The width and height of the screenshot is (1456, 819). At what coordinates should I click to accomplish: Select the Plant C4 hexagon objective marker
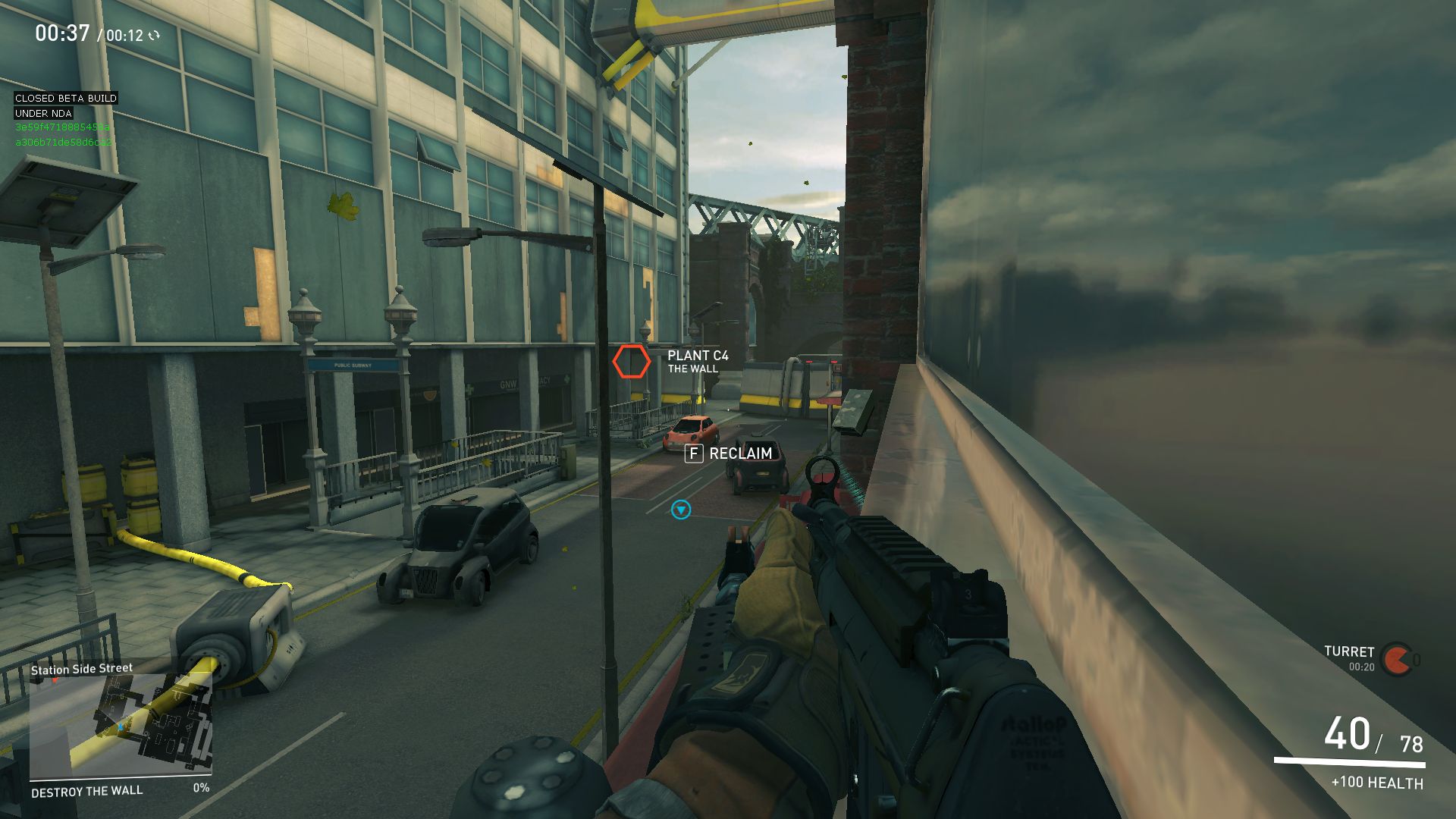pyautogui.click(x=631, y=362)
